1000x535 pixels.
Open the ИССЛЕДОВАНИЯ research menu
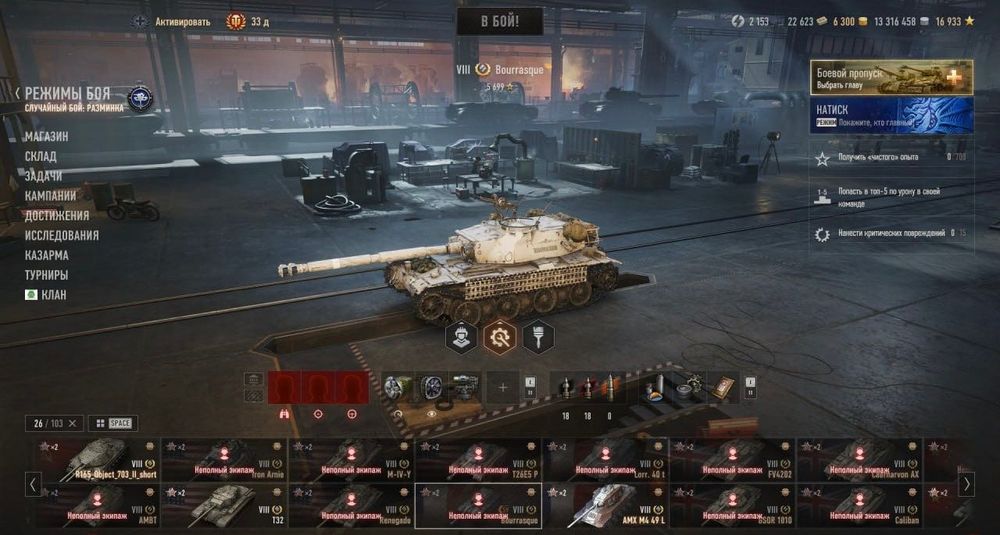point(62,235)
